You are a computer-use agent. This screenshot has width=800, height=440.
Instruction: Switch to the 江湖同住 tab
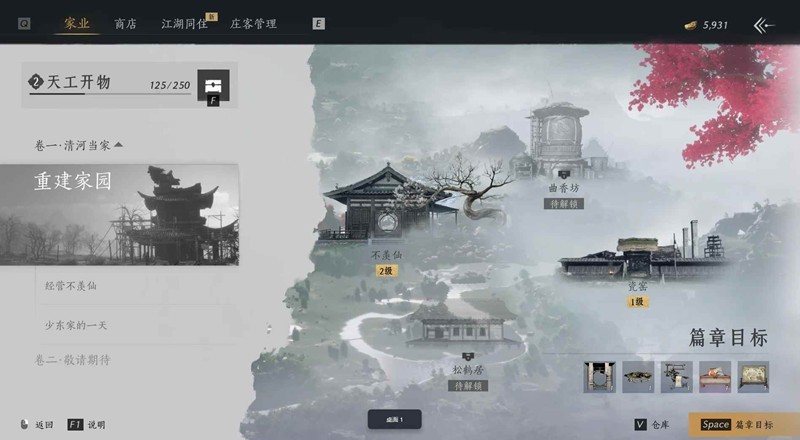[183, 23]
